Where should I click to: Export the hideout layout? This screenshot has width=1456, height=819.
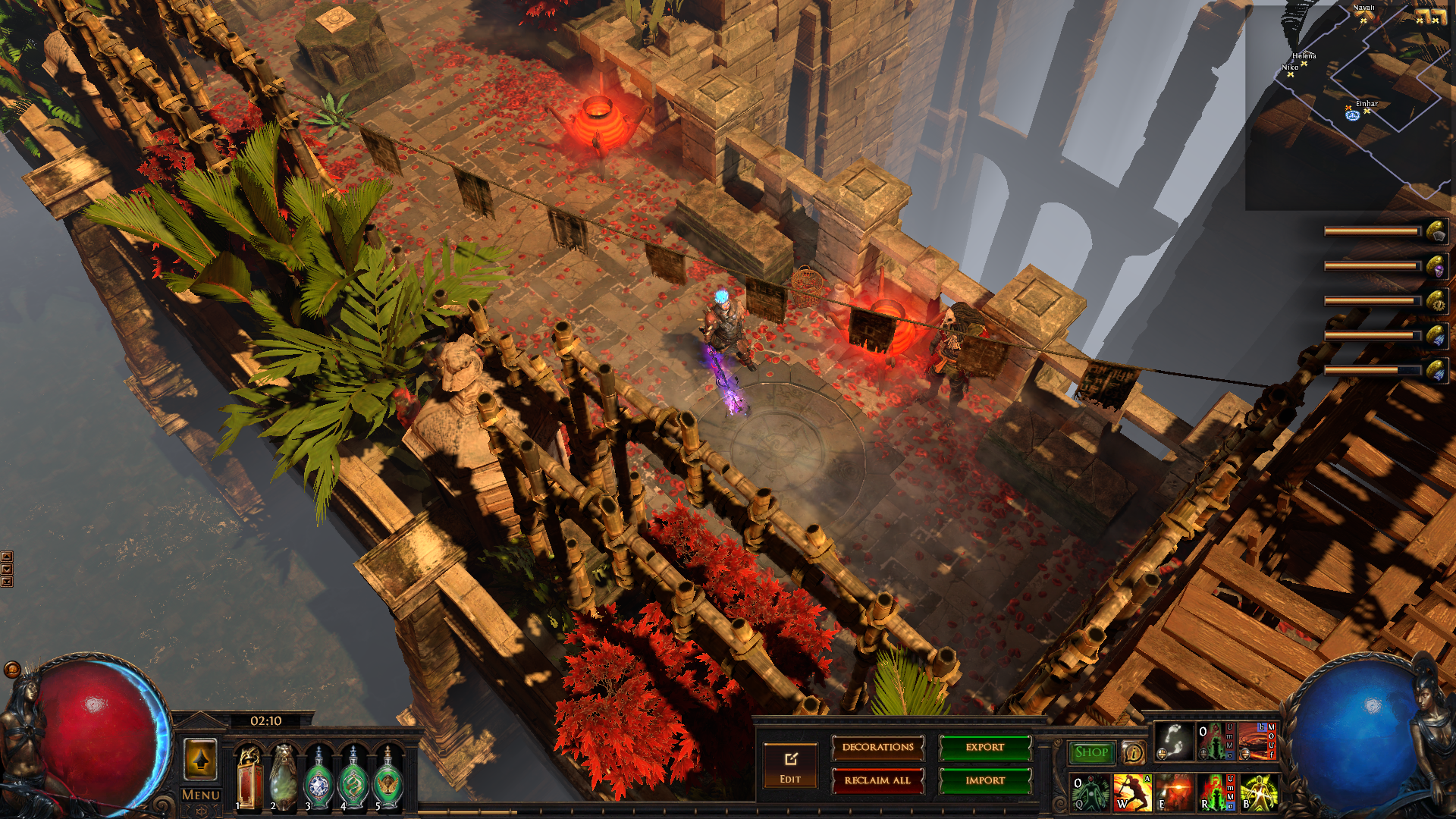click(985, 748)
